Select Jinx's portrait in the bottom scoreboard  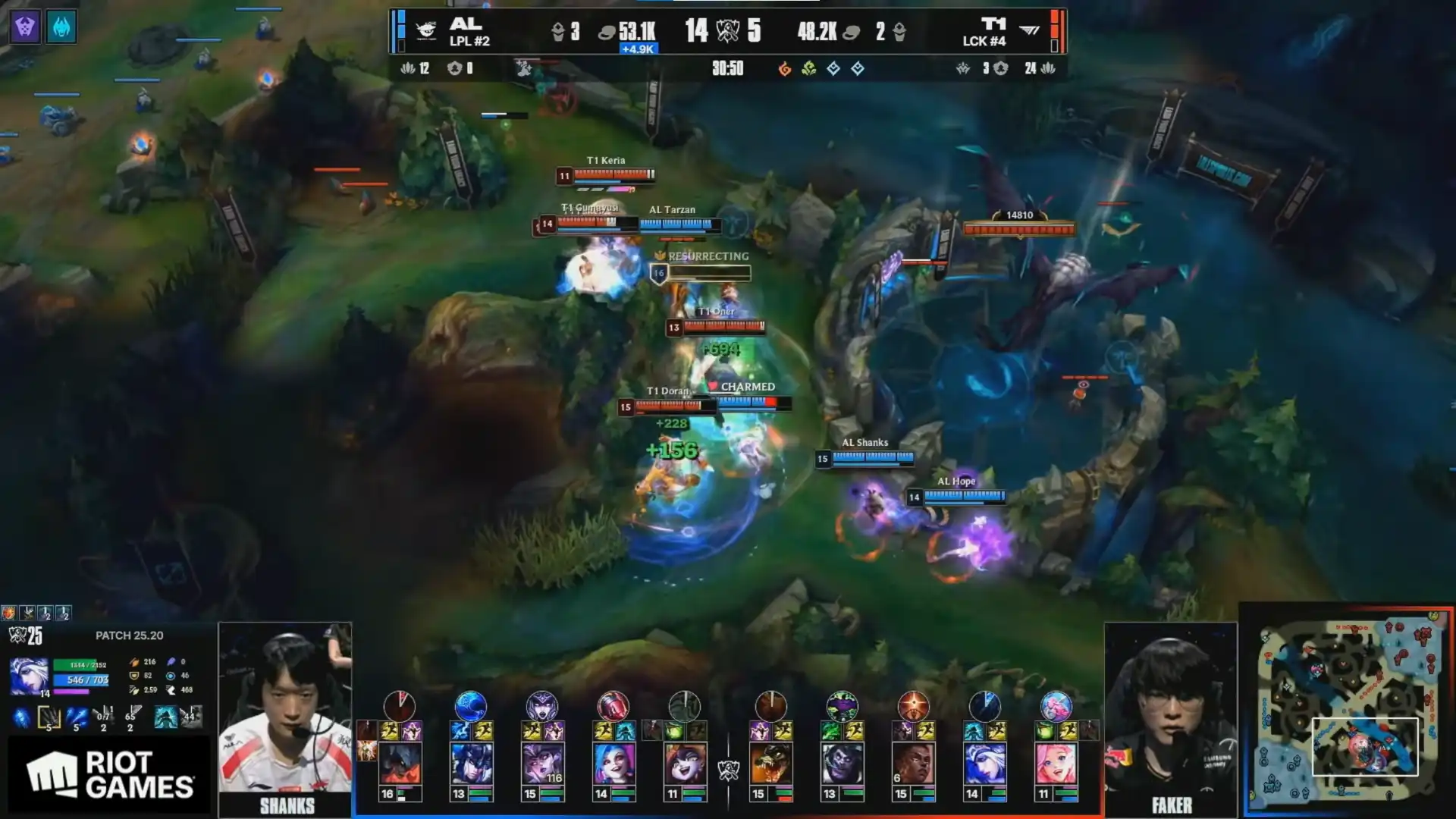point(614,764)
